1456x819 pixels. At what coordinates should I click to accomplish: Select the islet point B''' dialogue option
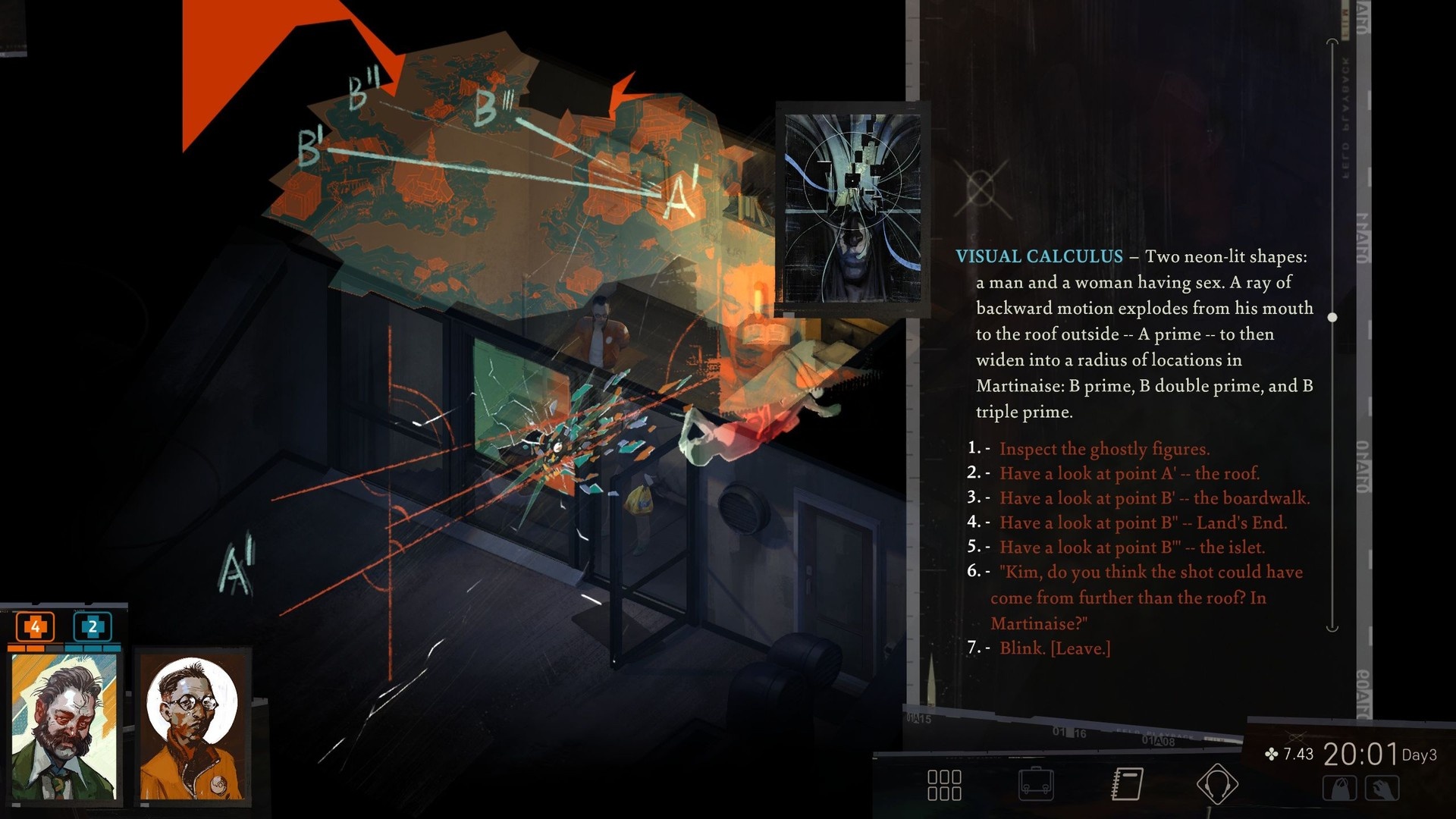1131,548
